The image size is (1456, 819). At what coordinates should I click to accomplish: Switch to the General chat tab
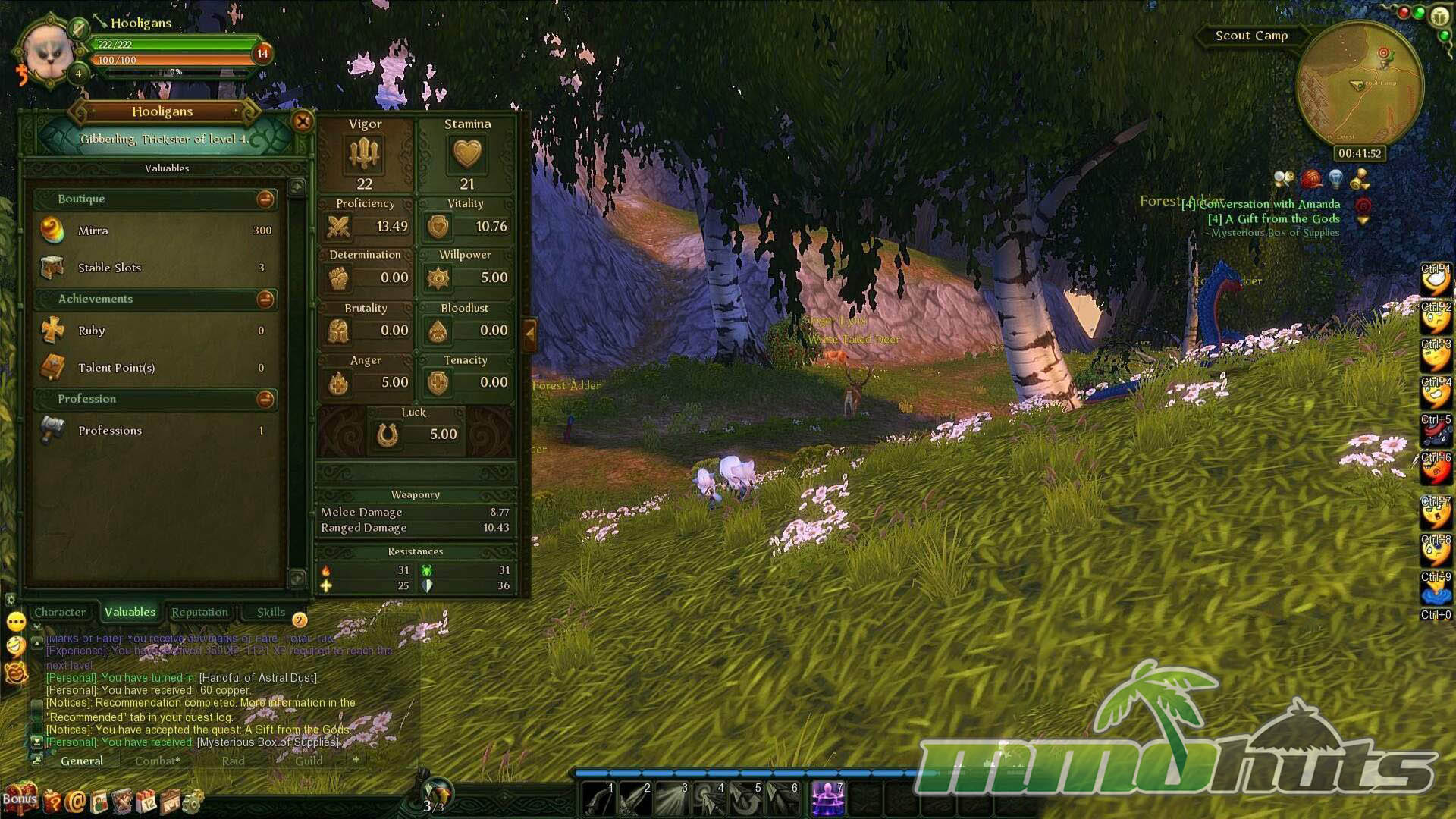82,761
